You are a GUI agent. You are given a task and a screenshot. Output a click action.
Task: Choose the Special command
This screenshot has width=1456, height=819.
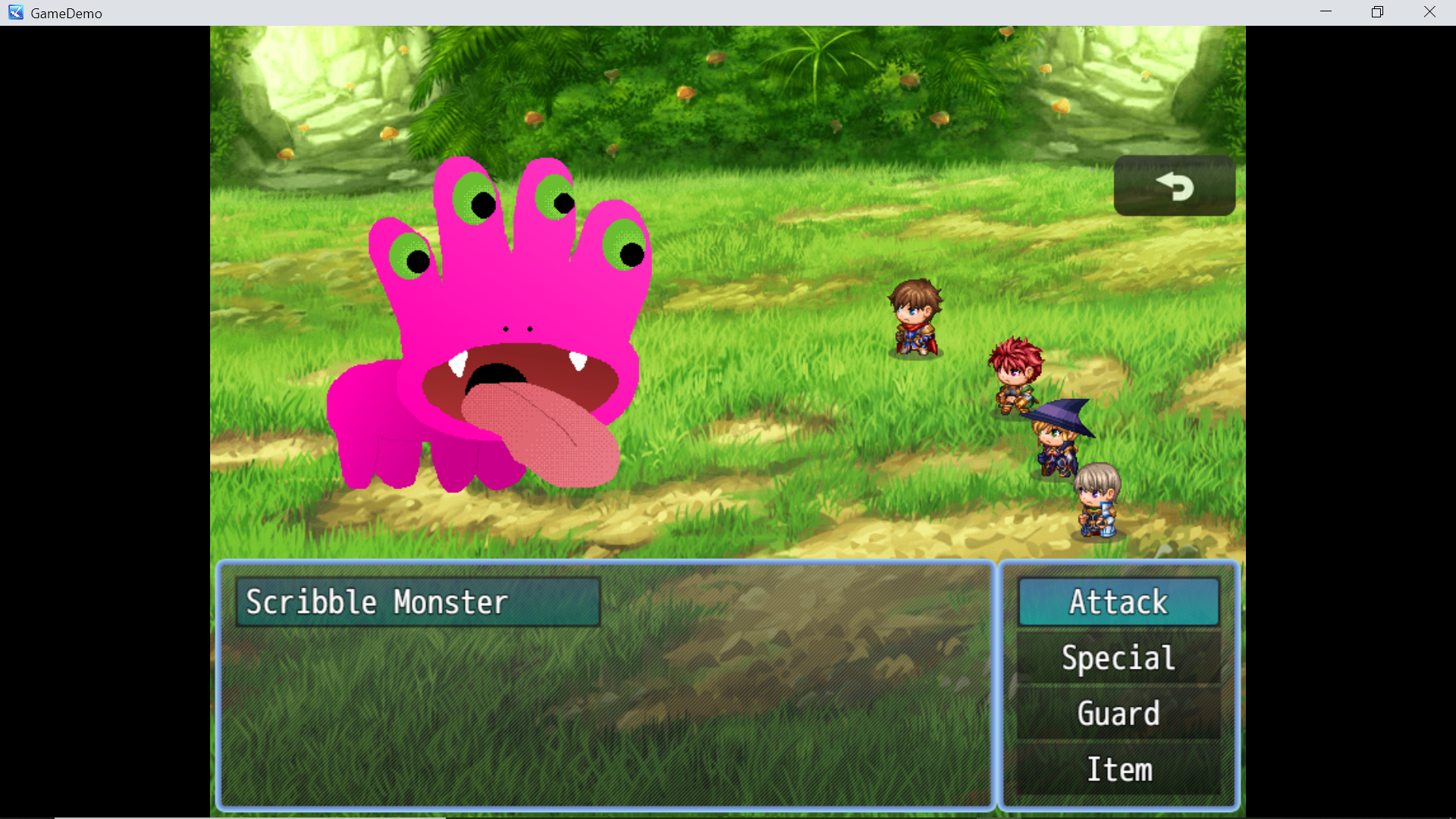1118,657
